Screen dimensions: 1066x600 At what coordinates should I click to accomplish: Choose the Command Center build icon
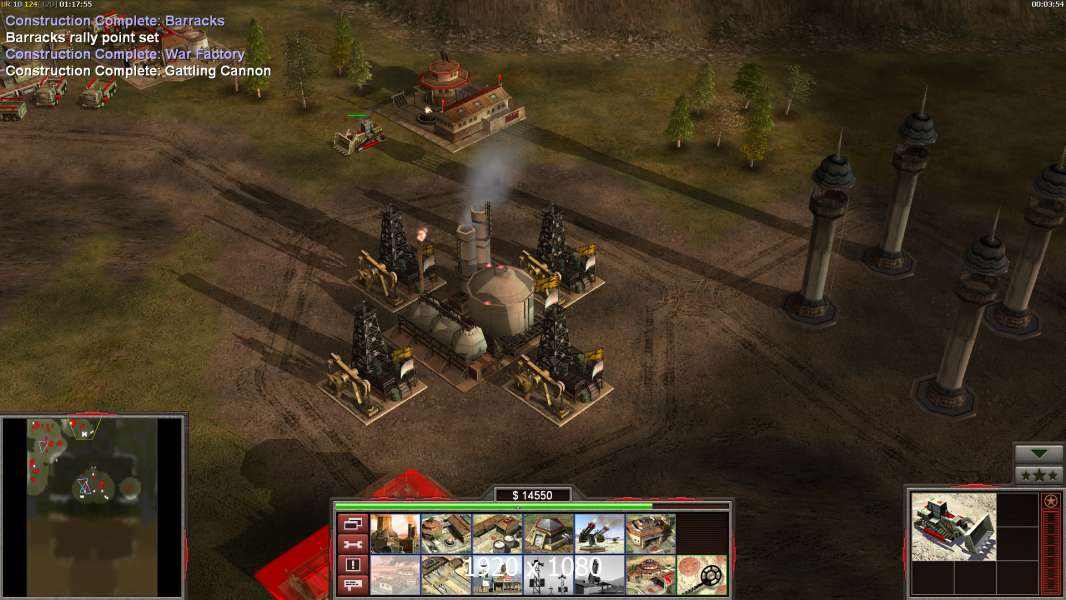tap(650, 574)
